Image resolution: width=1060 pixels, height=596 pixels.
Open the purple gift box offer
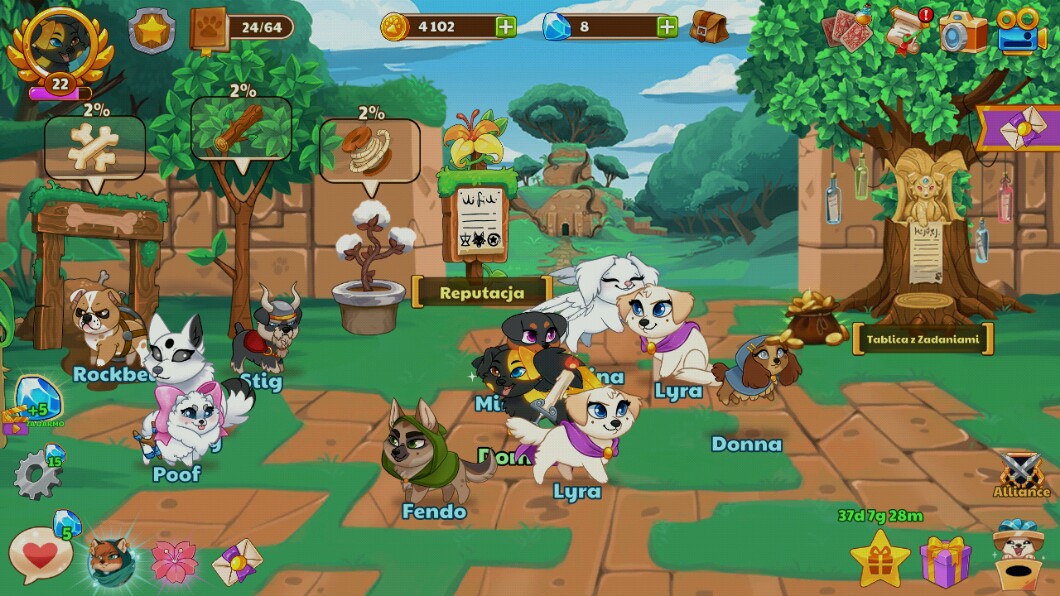[x=945, y=561]
